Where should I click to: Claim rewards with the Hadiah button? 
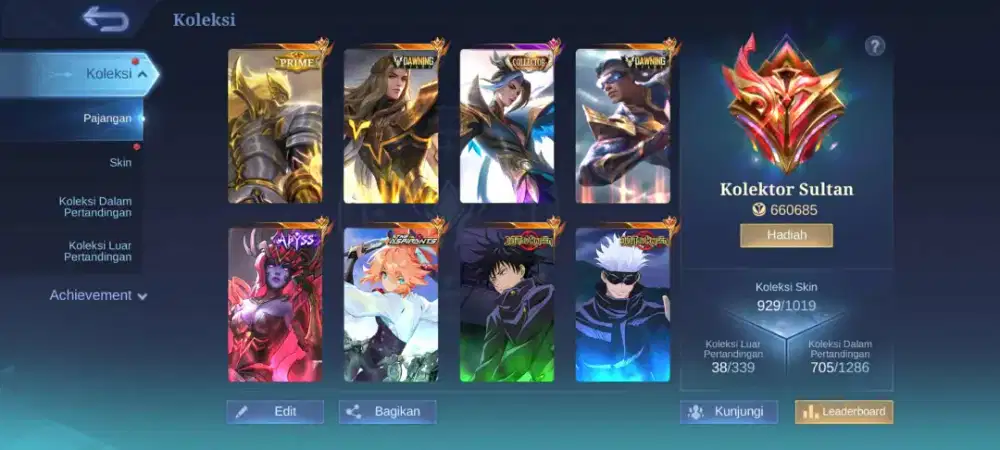[786, 235]
